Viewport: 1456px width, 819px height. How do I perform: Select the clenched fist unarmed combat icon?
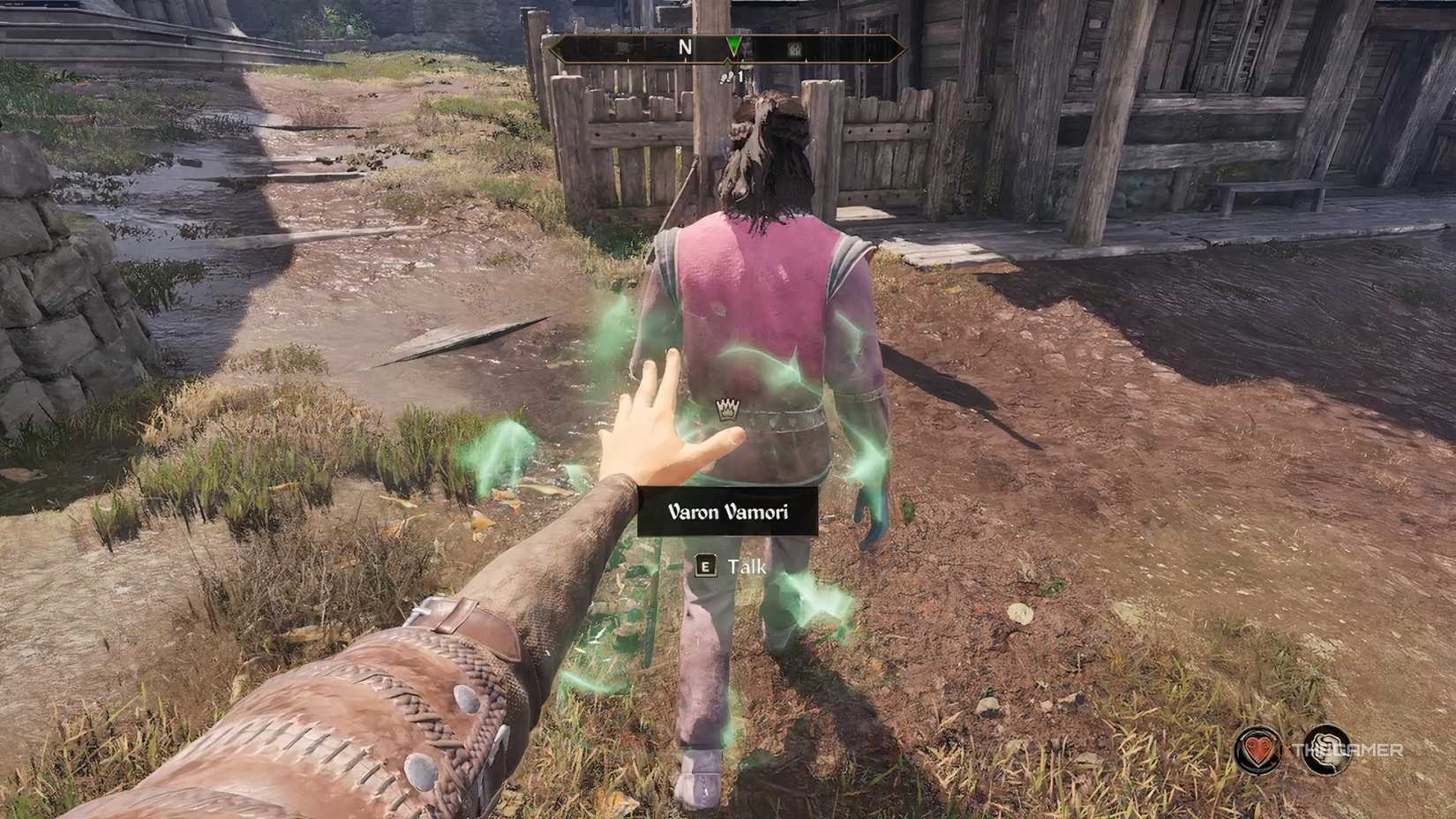click(1326, 748)
